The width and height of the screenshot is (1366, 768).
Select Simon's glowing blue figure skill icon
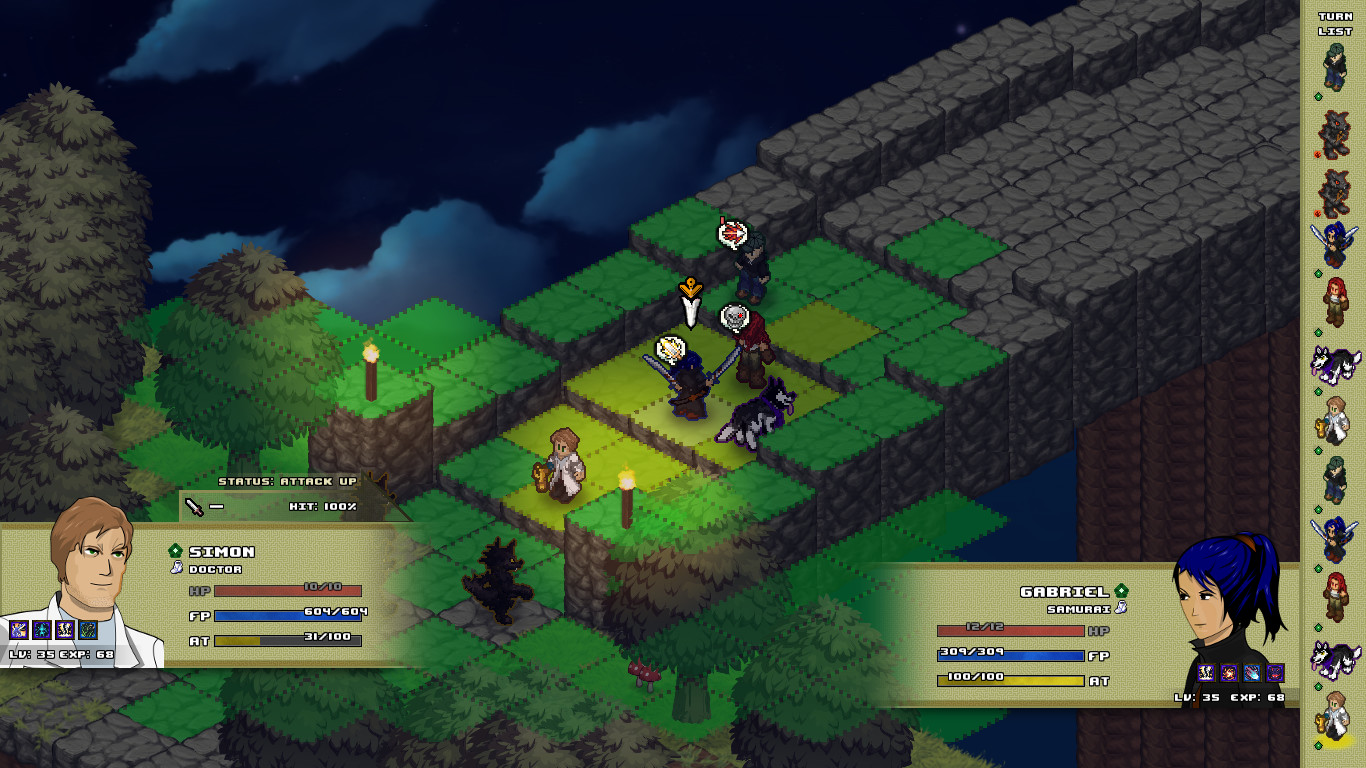[x=41, y=630]
